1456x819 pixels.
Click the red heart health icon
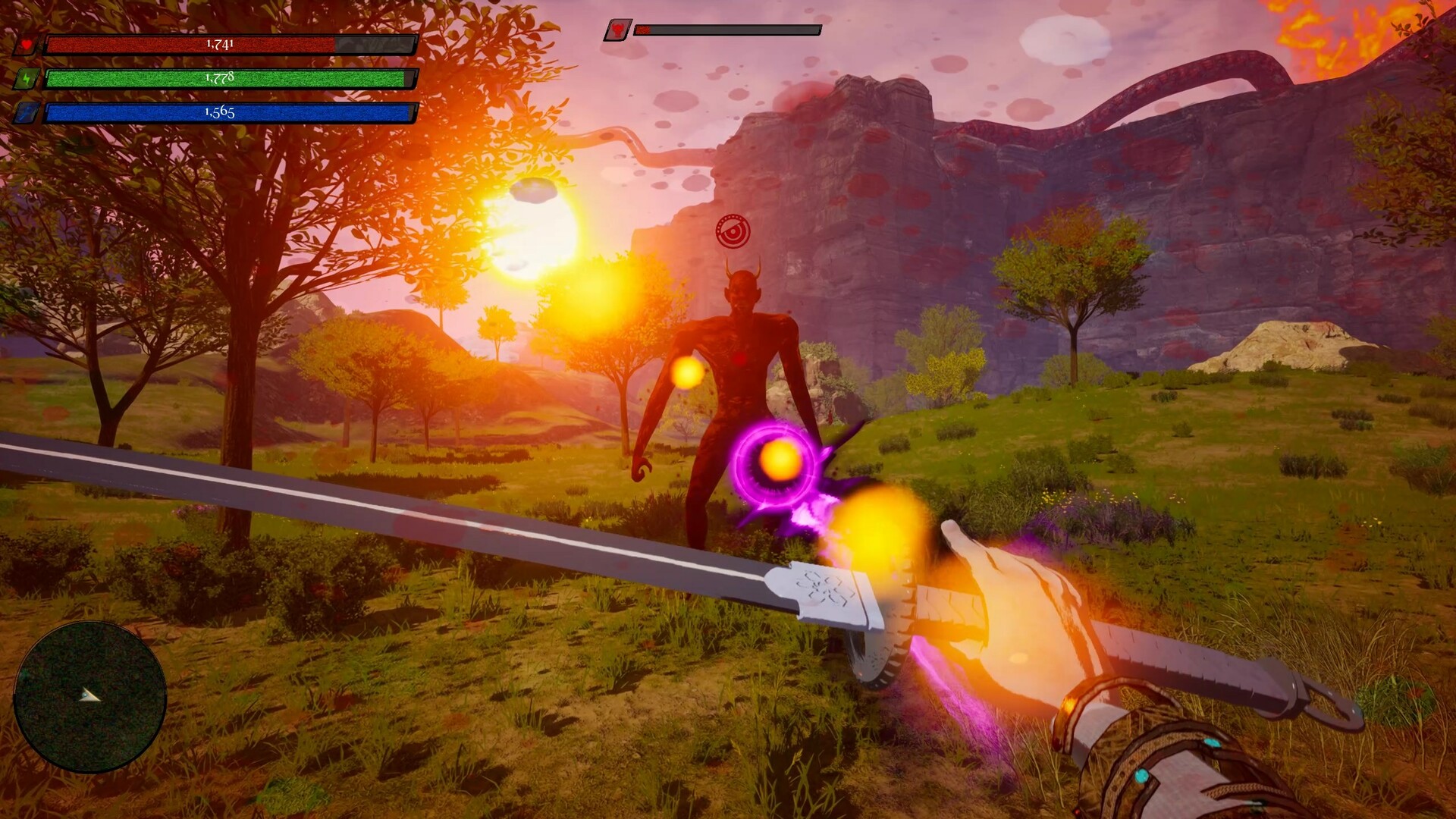[27, 45]
